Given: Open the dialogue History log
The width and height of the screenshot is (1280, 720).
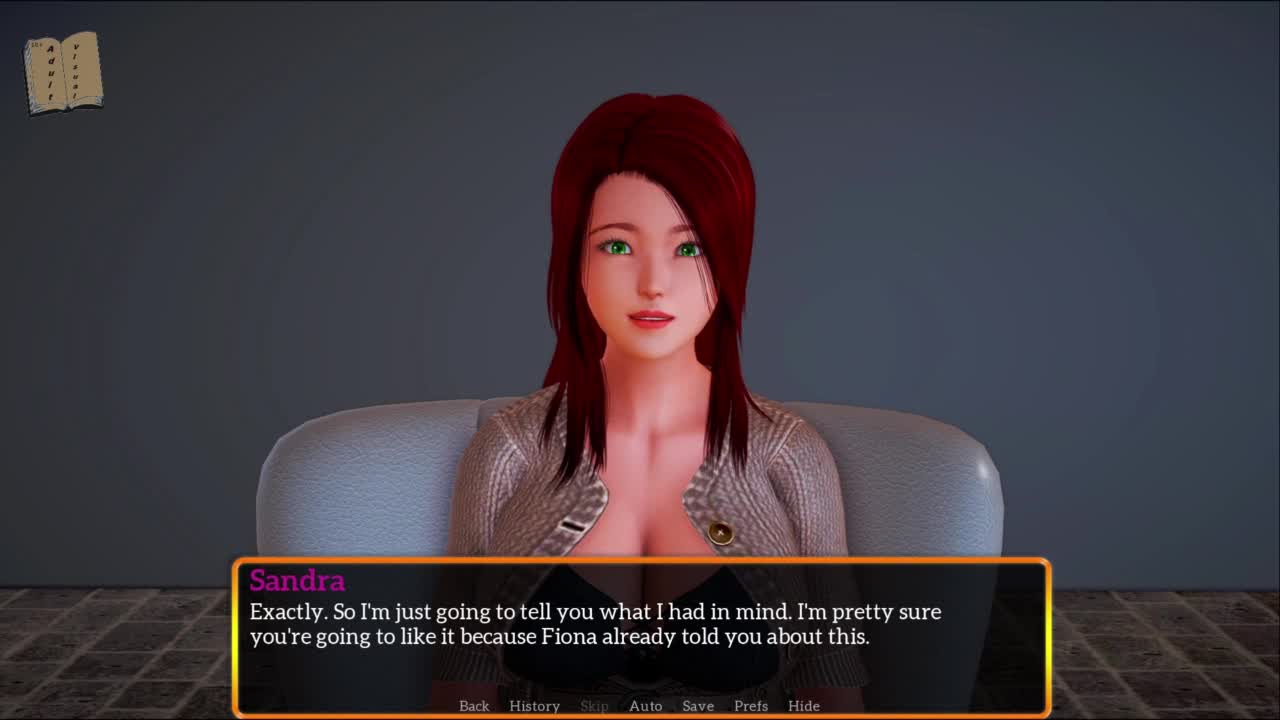Looking at the screenshot, I should tap(534, 706).
